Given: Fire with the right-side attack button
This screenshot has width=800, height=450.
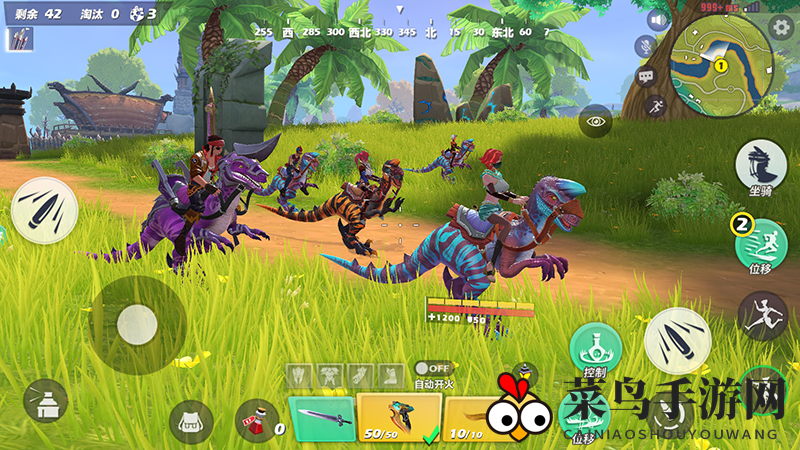Looking at the screenshot, I should 677,341.
